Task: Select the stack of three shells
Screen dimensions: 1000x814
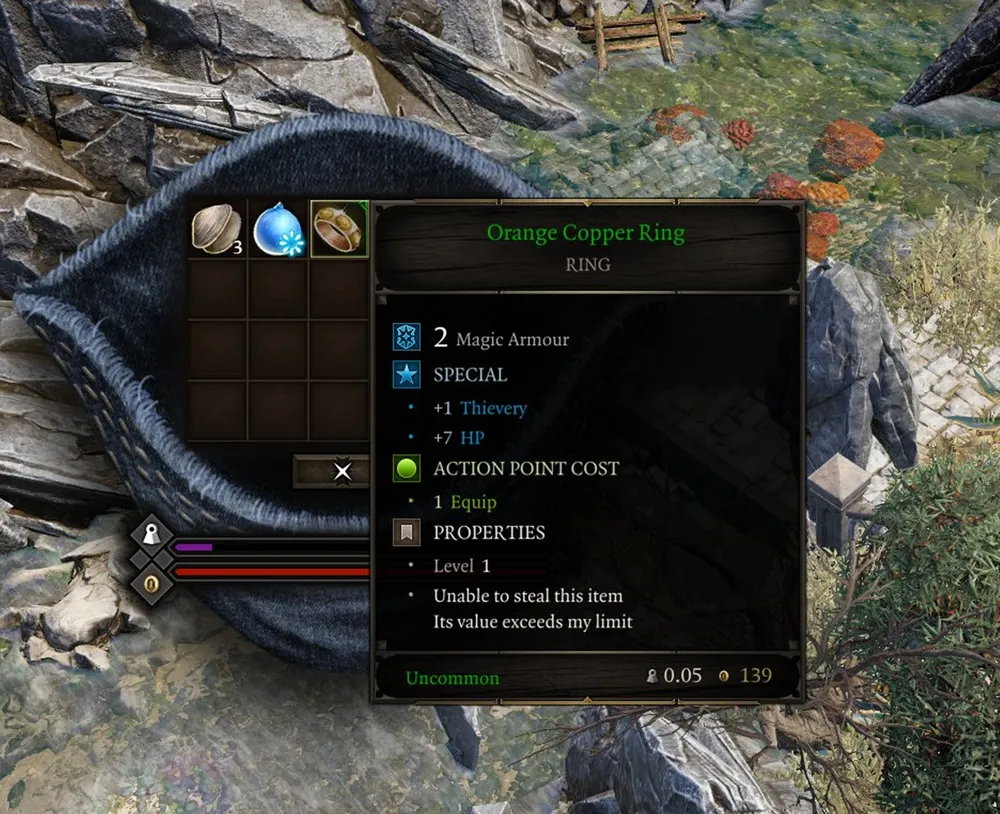Action: click(217, 229)
